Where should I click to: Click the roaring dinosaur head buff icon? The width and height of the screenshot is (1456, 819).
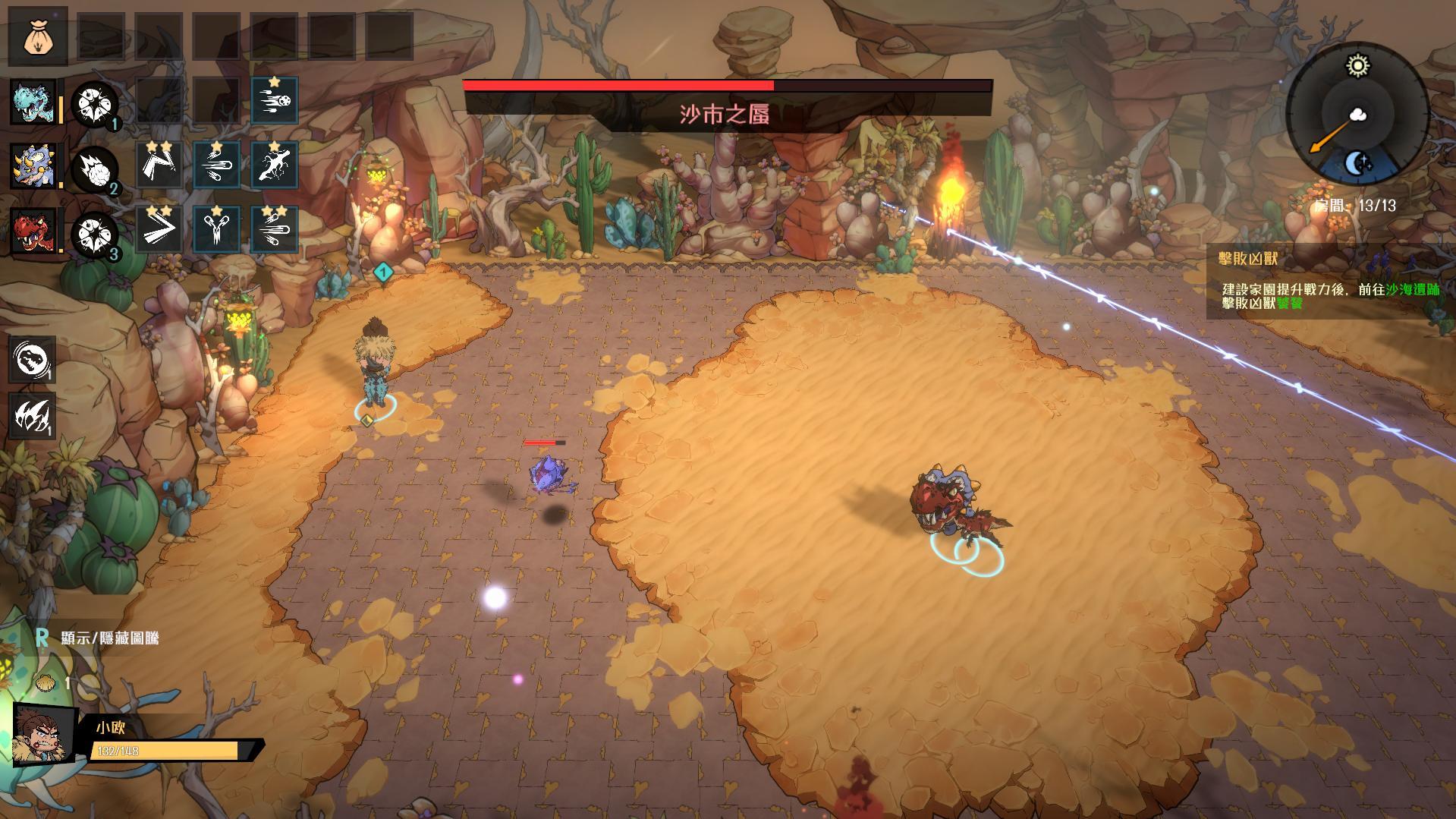[32, 359]
